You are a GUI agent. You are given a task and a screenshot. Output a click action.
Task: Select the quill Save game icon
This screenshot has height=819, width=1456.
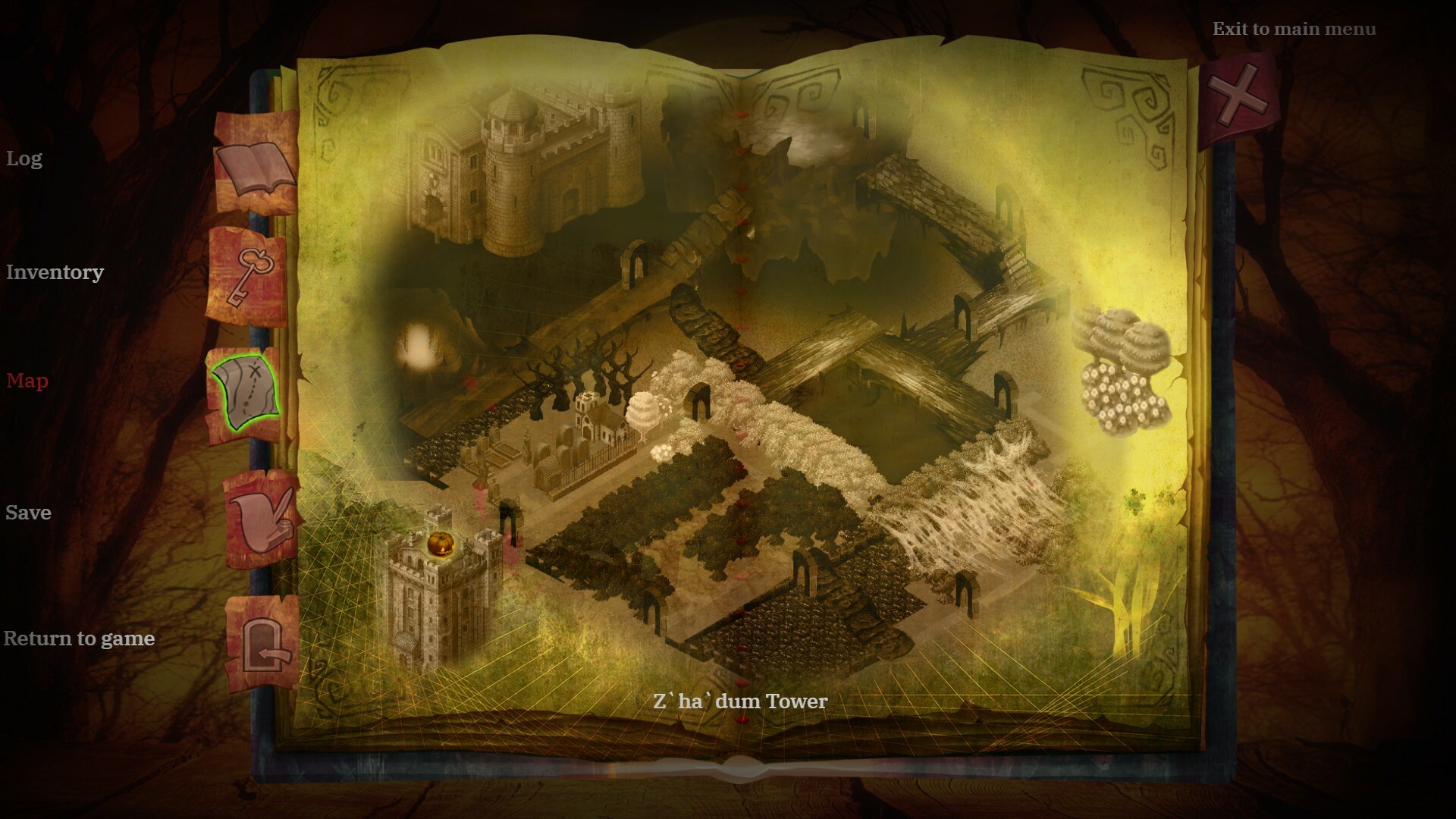262,519
